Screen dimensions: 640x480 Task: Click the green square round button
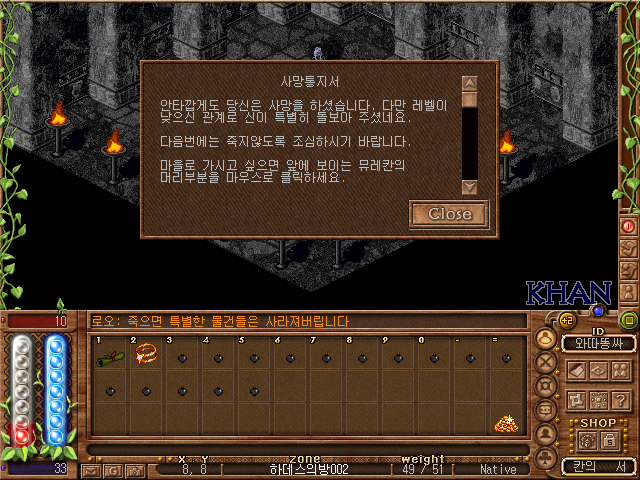pyautogui.click(x=629, y=321)
